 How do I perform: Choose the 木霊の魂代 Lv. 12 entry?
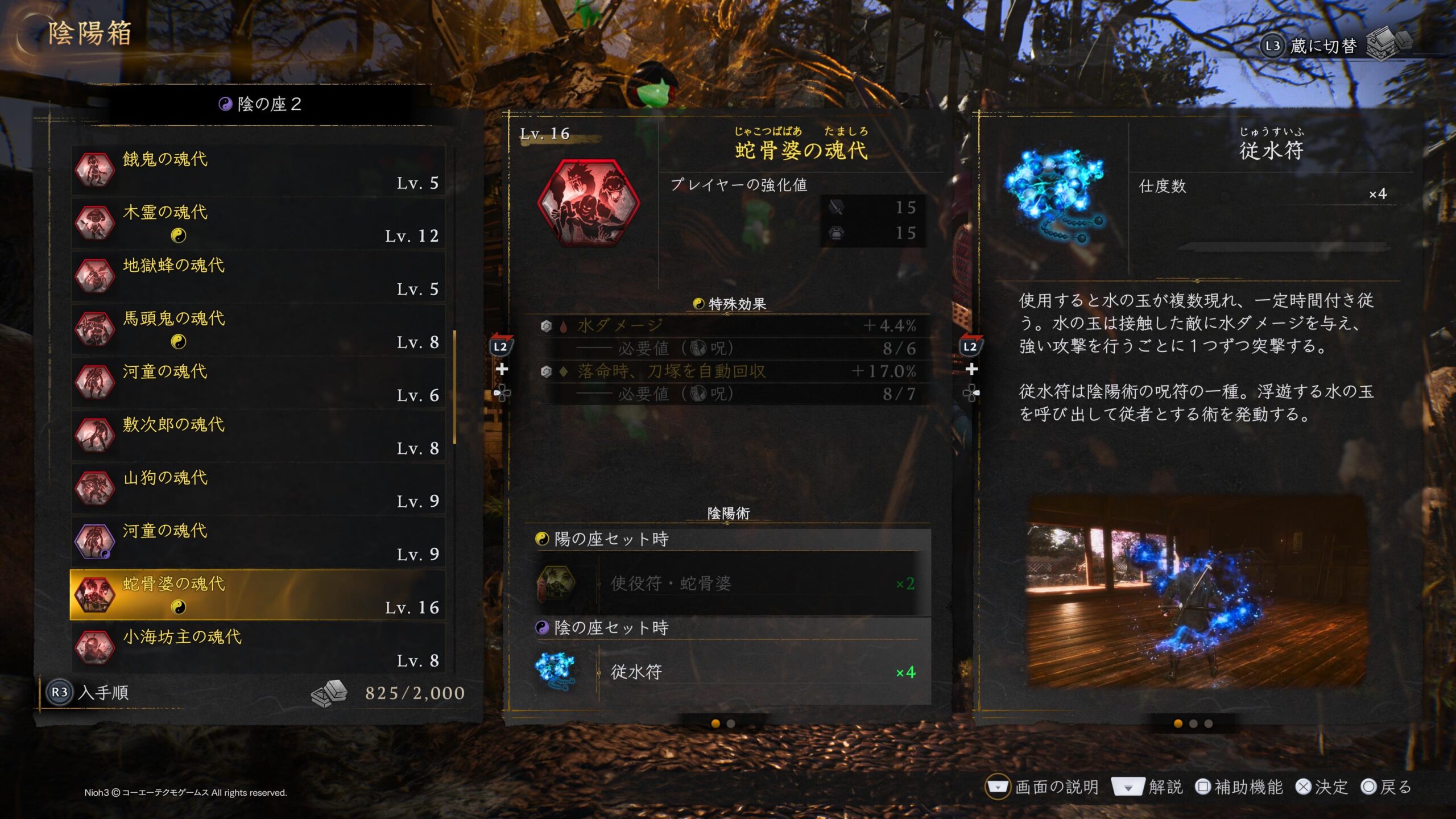pyautogui.click(x=258, y=223)
